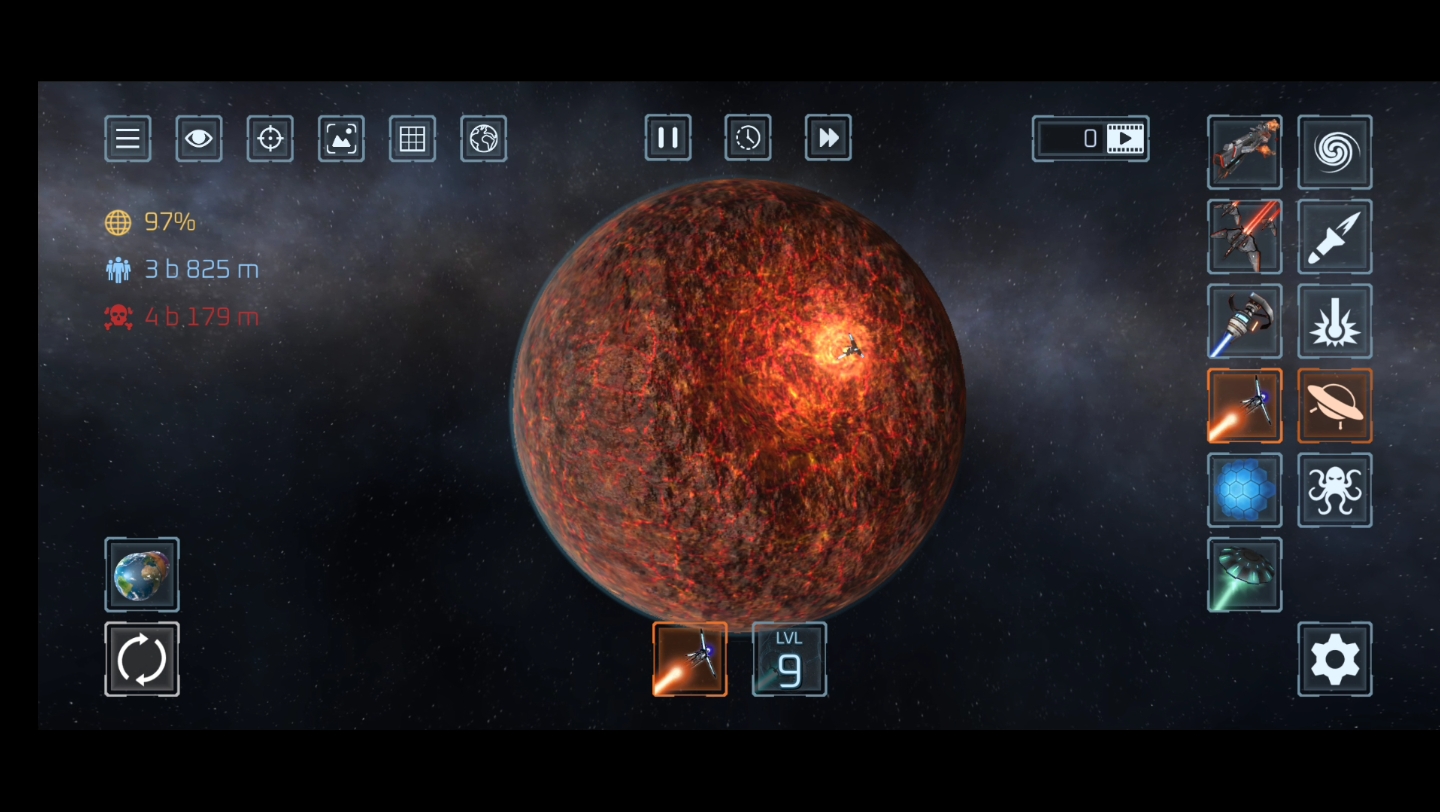Image resolution: width=1440 pixels, height=812 pixels.
Task: Click the clock time control button
Action: point(748,138)
